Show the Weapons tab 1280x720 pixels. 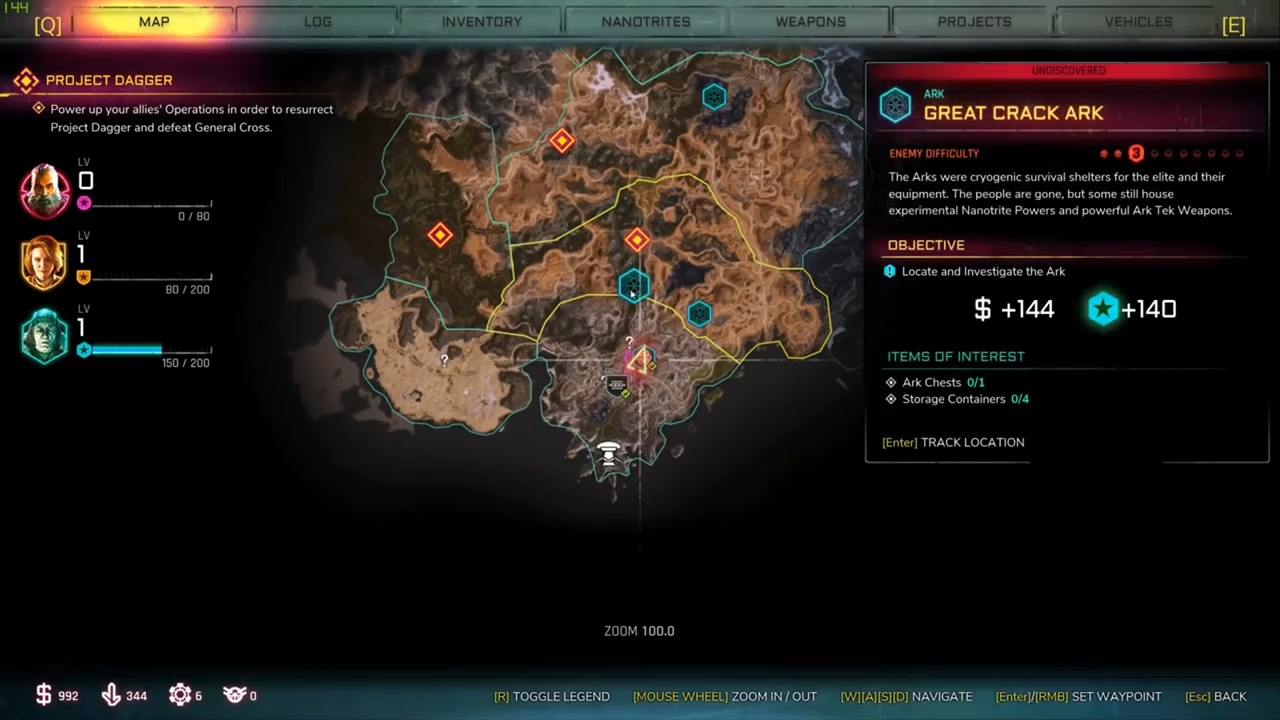tap(810, 21)
